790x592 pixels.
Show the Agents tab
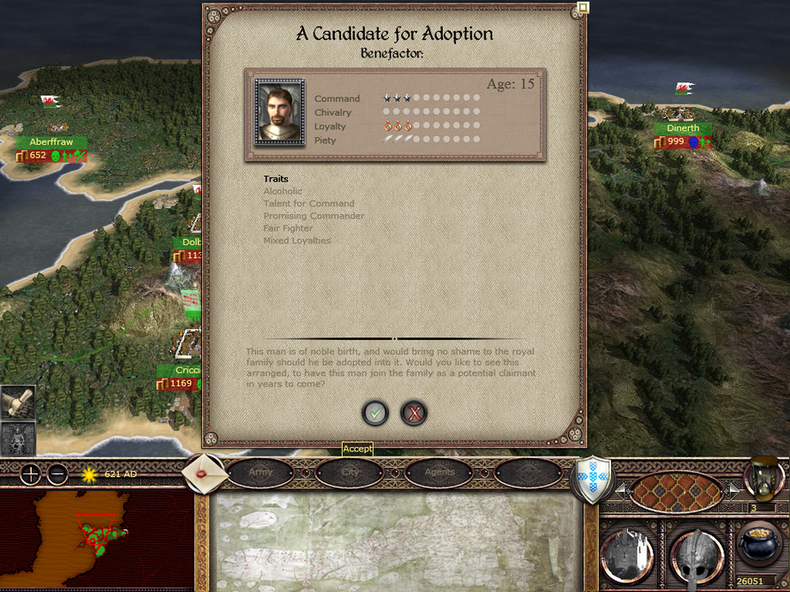[x=438, y=472]
